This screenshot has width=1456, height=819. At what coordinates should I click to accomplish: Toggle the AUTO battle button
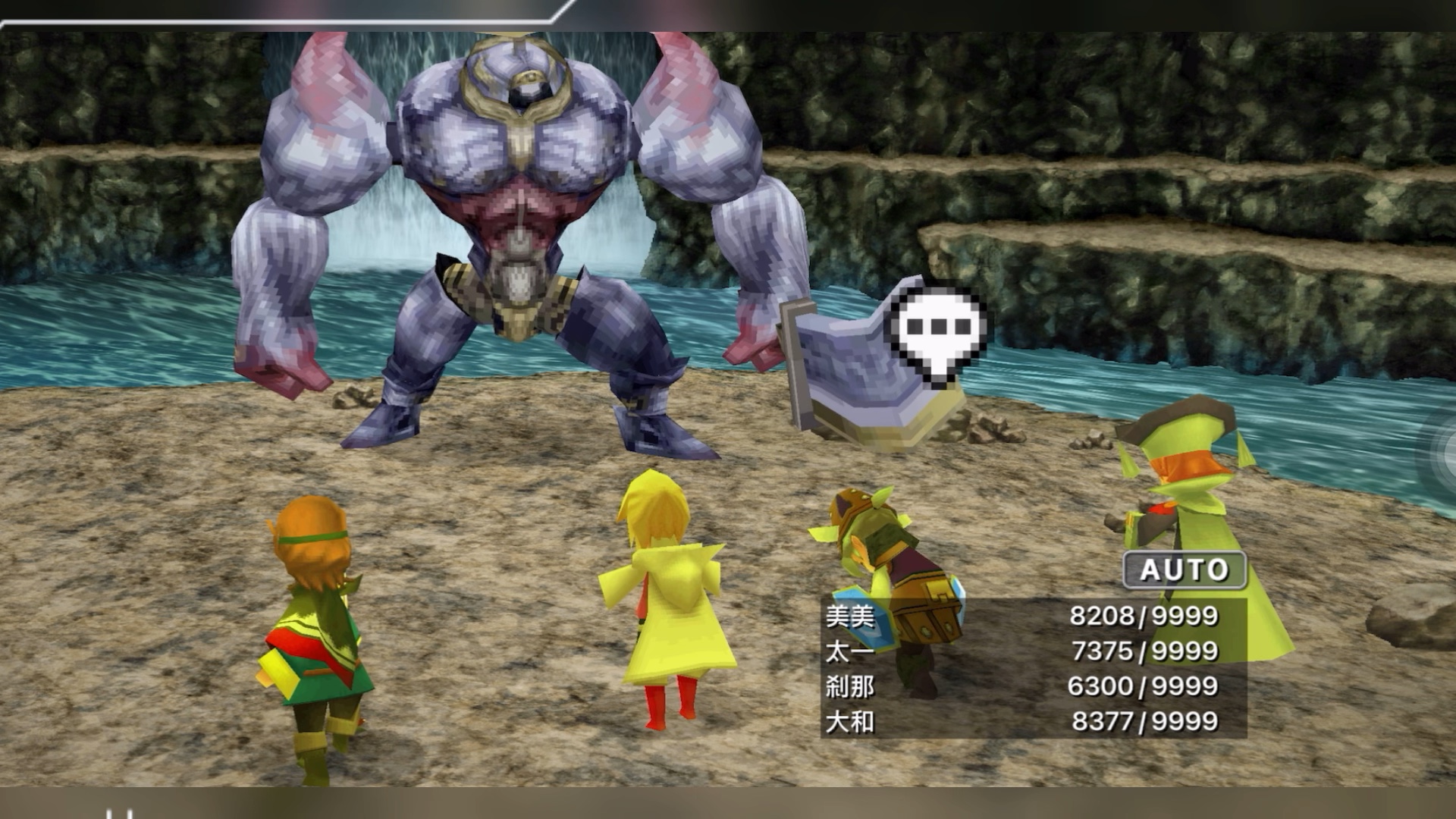click(x=1184, y=570)
